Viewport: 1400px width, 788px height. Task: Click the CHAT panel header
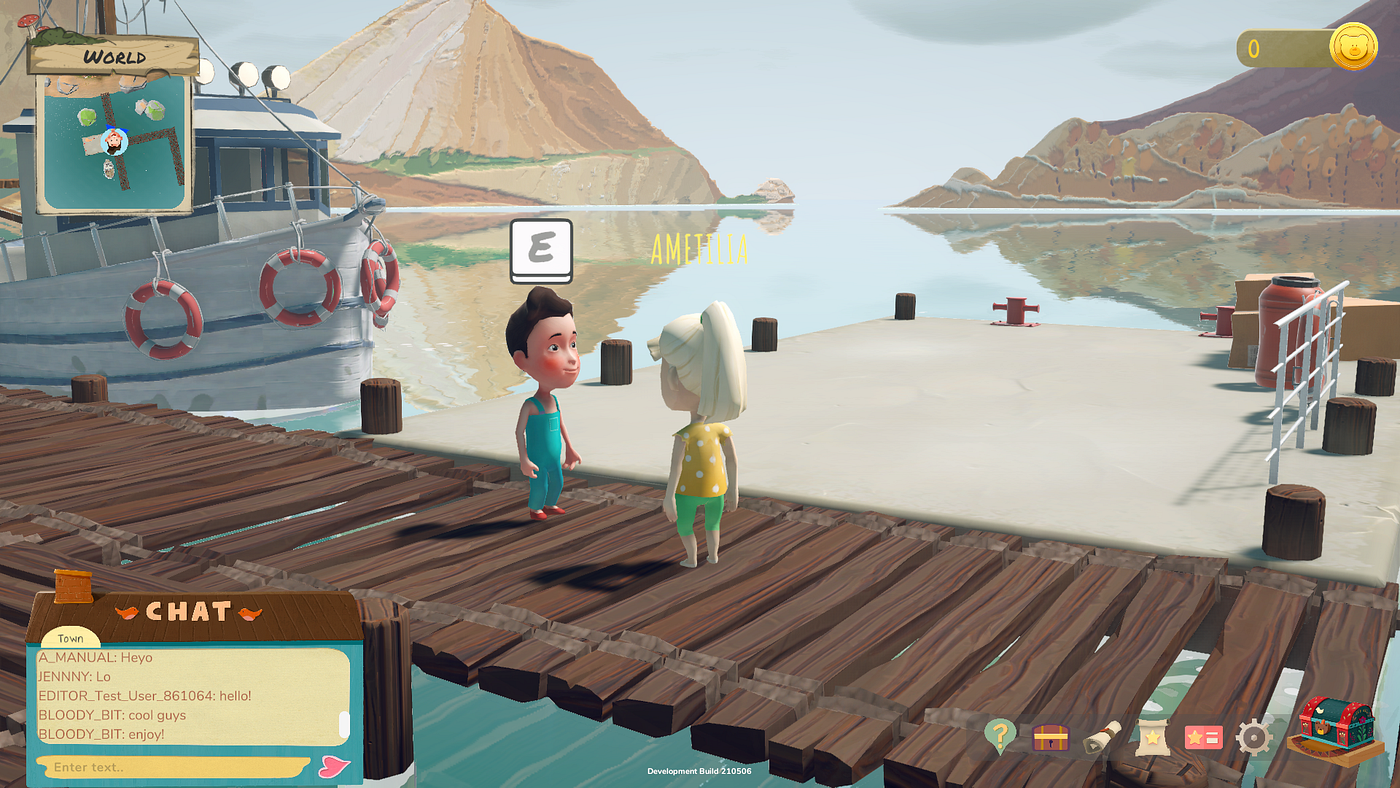click(190, 611)
